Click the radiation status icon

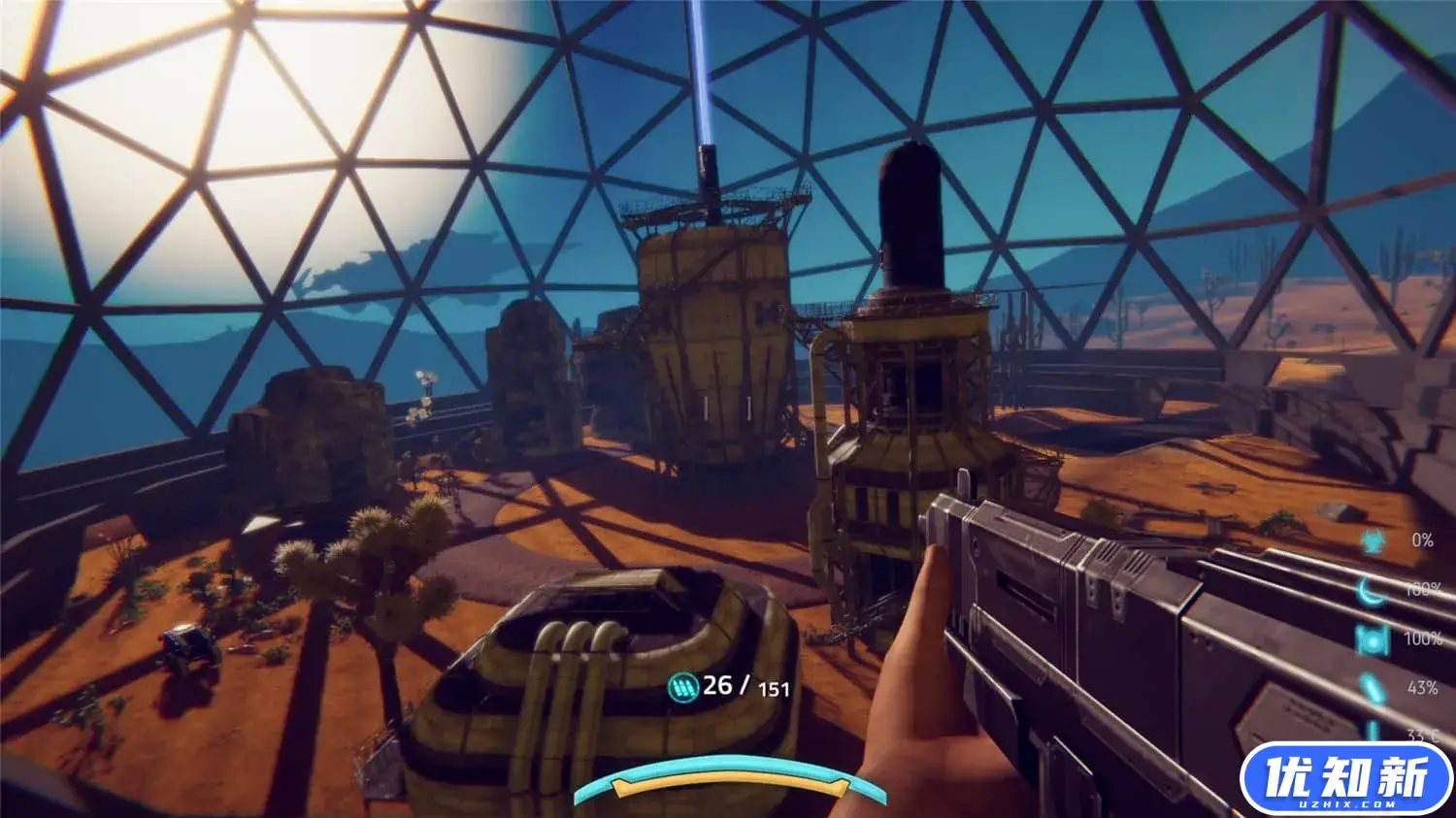[x=1372, y=541]
